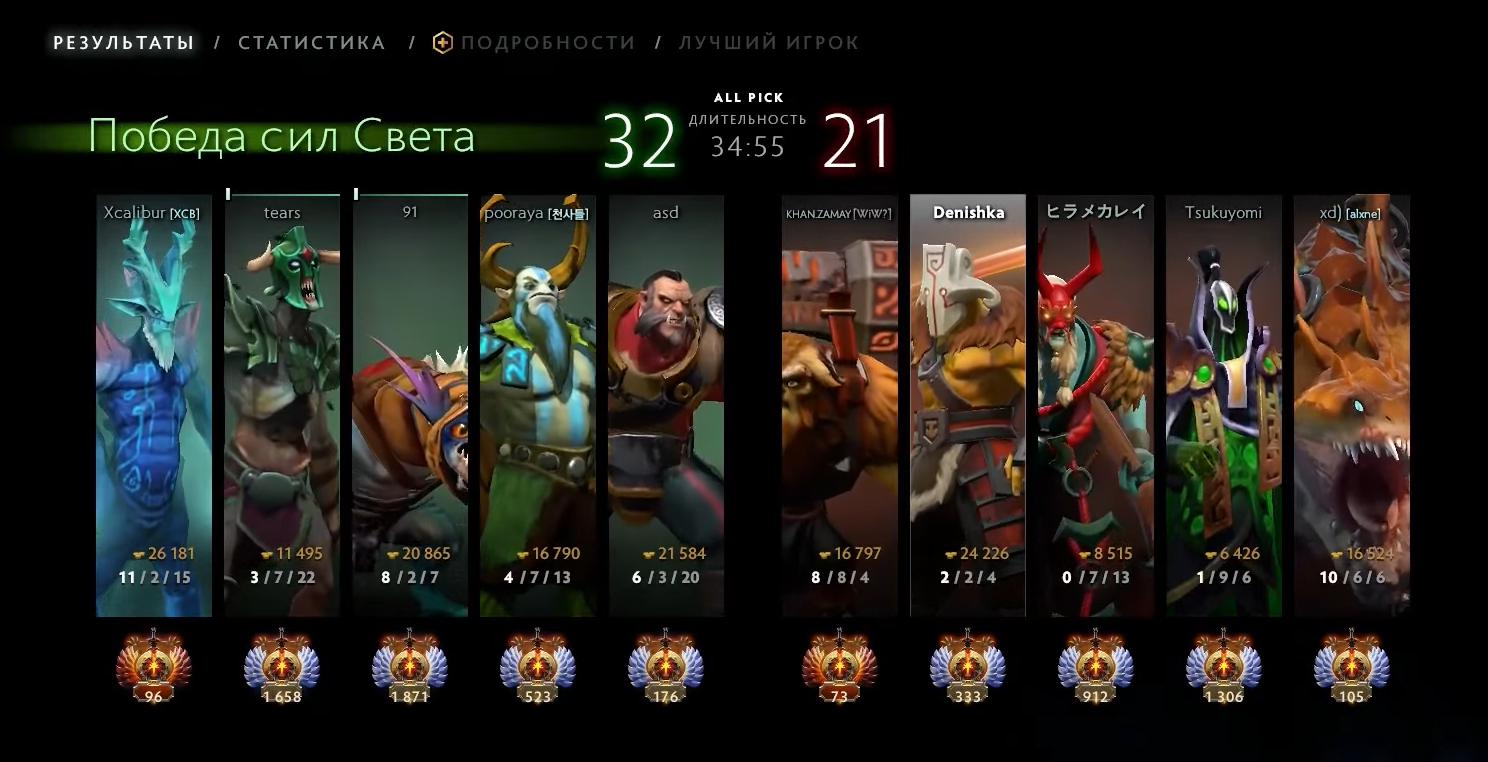Choose the ヒラメカレイ player card
The width and height of the screenshot is (1488, 762).
pos(1096,405)
